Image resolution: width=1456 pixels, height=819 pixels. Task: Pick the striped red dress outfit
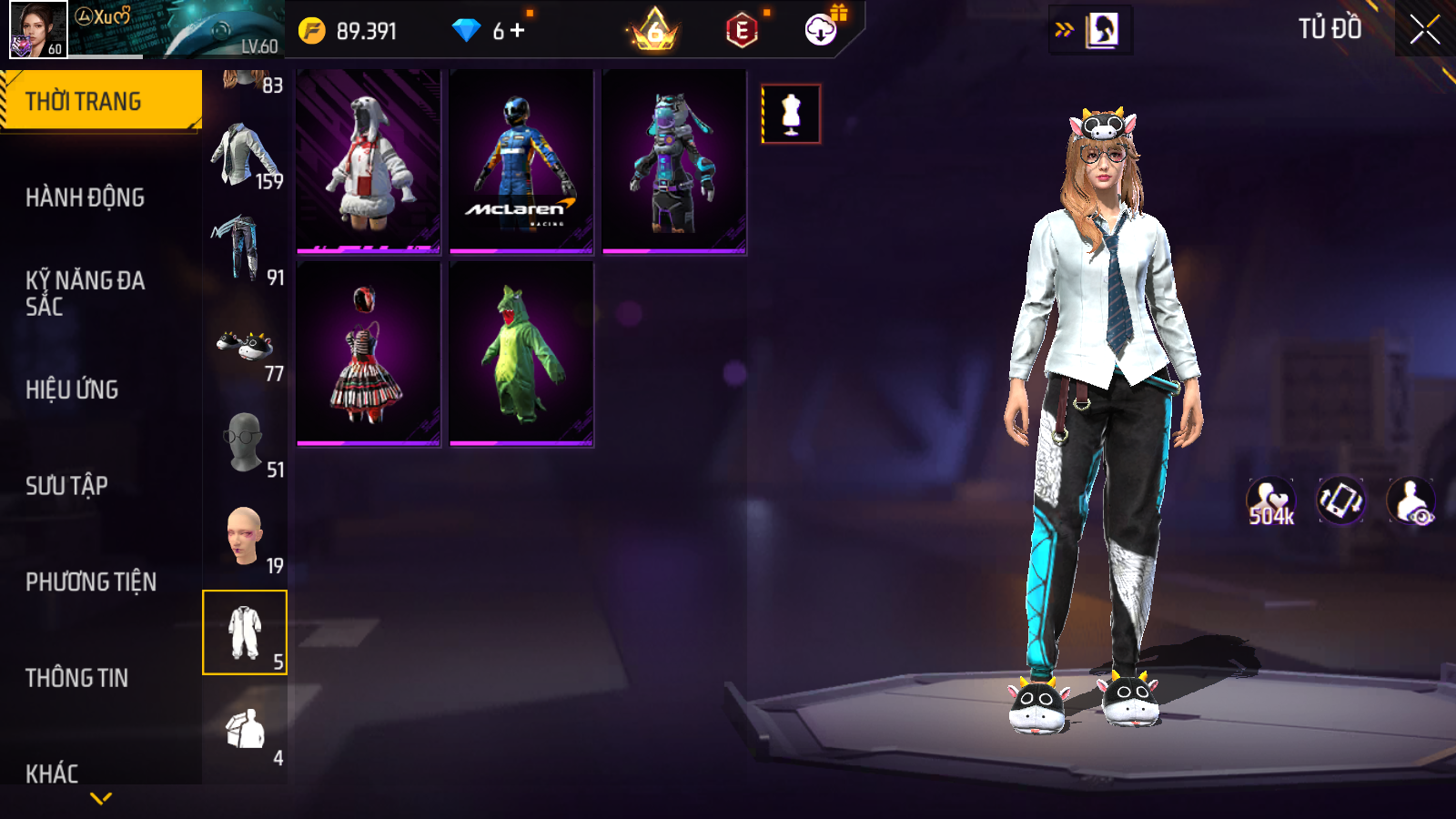pyautogui.click(x=369, y=354)
